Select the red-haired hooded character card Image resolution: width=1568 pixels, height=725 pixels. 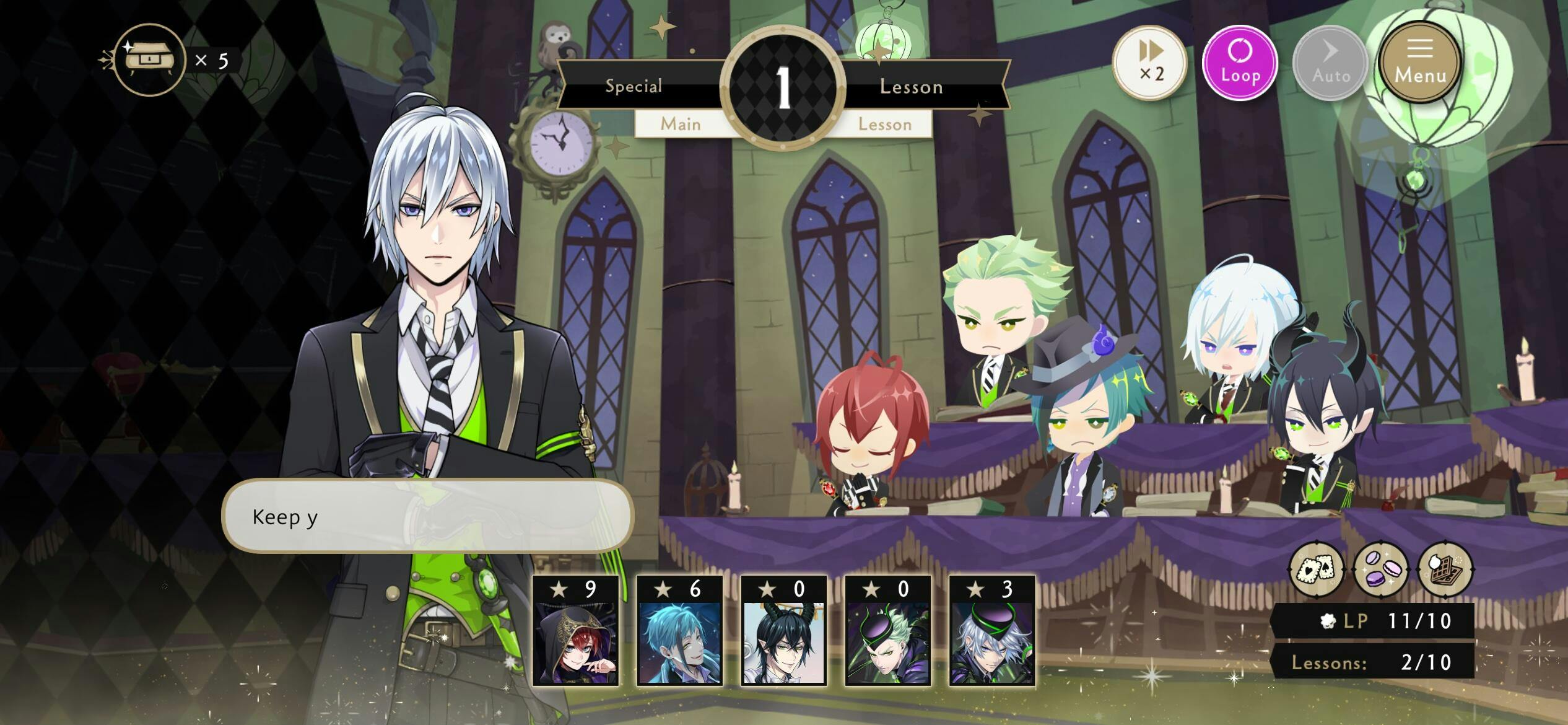click(576, 631)
